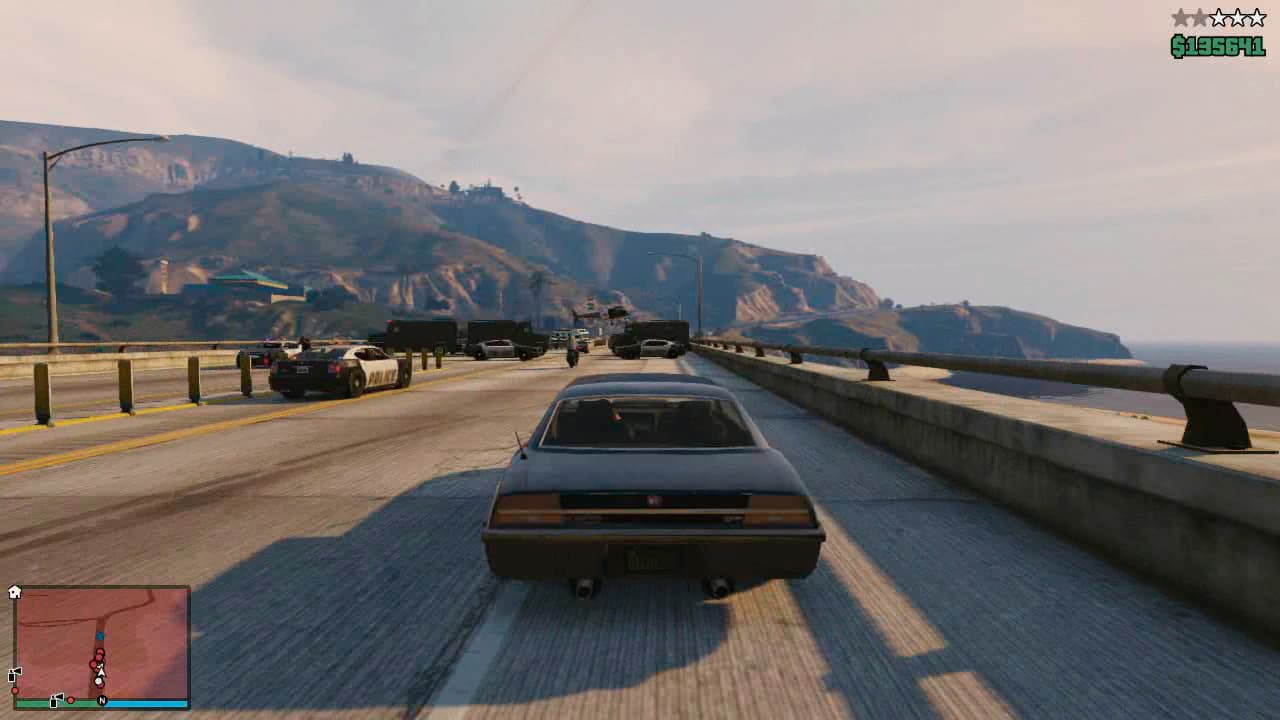Click the third unlit wanted star
1280x720 pixels.
(x=1220, y=17)
